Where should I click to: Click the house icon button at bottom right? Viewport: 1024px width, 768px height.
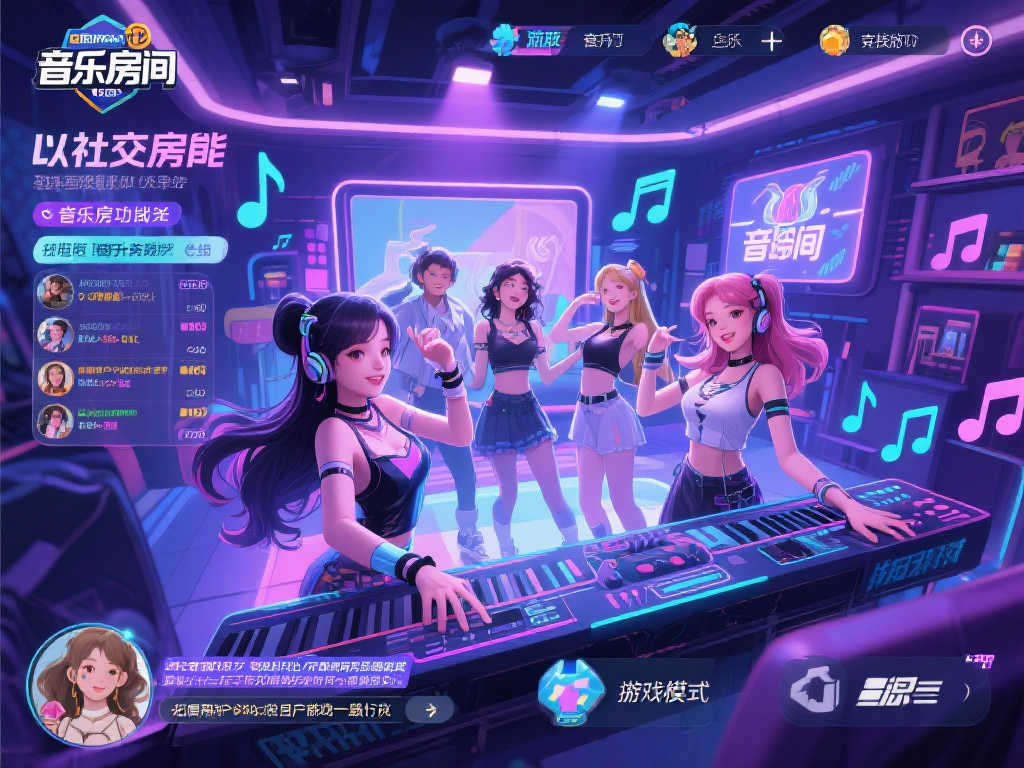coord(813,690)
